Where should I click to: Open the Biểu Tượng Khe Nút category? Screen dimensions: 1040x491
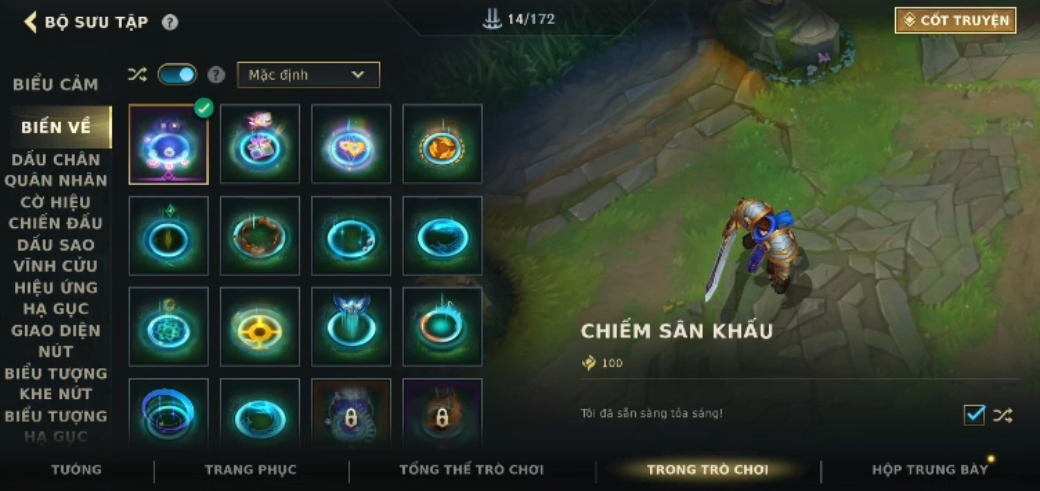(x=56, y=384)
